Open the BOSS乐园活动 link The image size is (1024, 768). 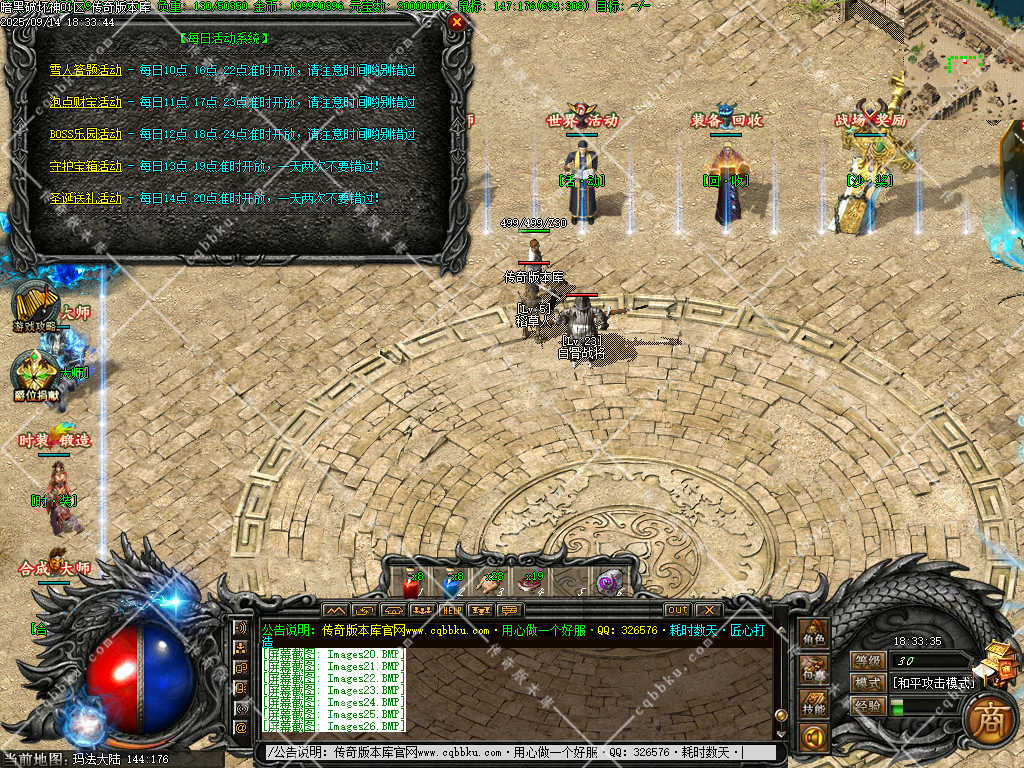(86, 134)
